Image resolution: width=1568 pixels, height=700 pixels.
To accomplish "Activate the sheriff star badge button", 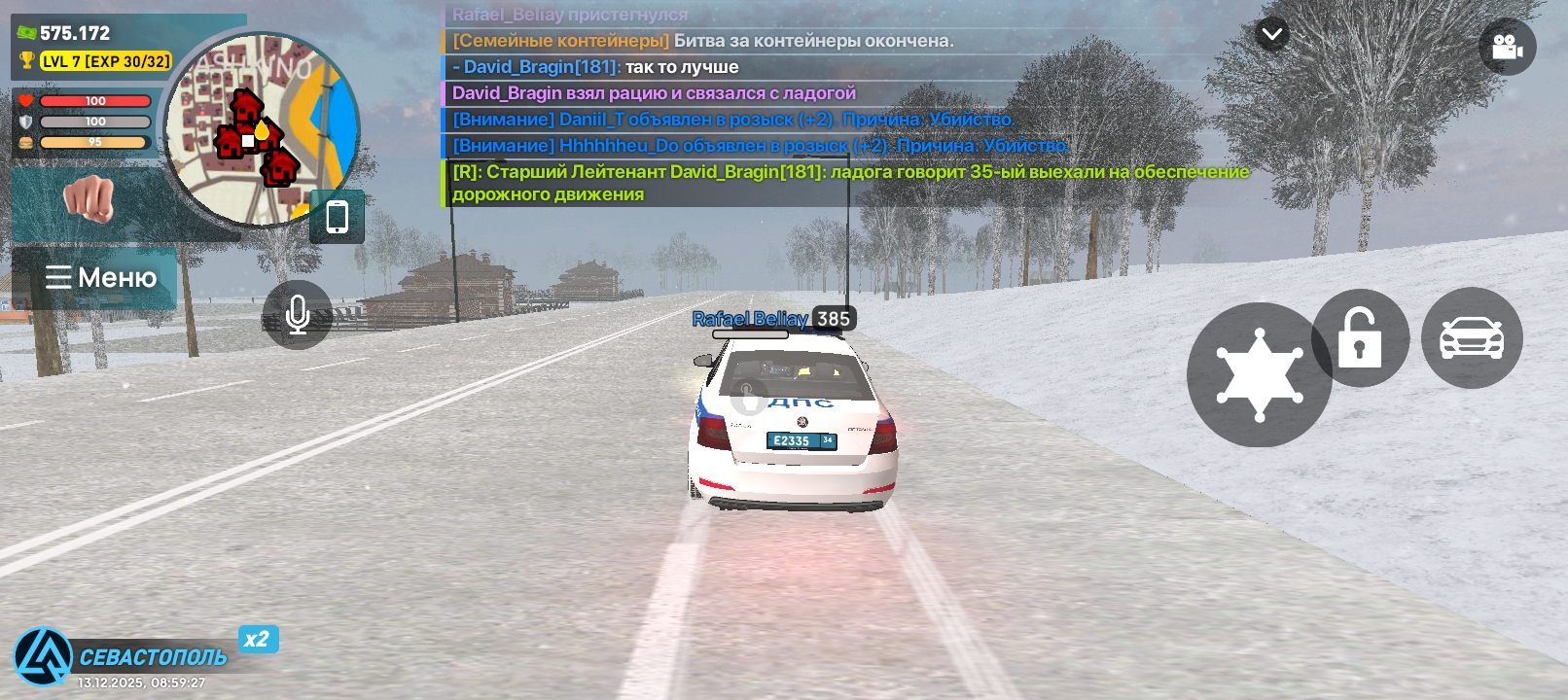I will tap(1259, 375).
